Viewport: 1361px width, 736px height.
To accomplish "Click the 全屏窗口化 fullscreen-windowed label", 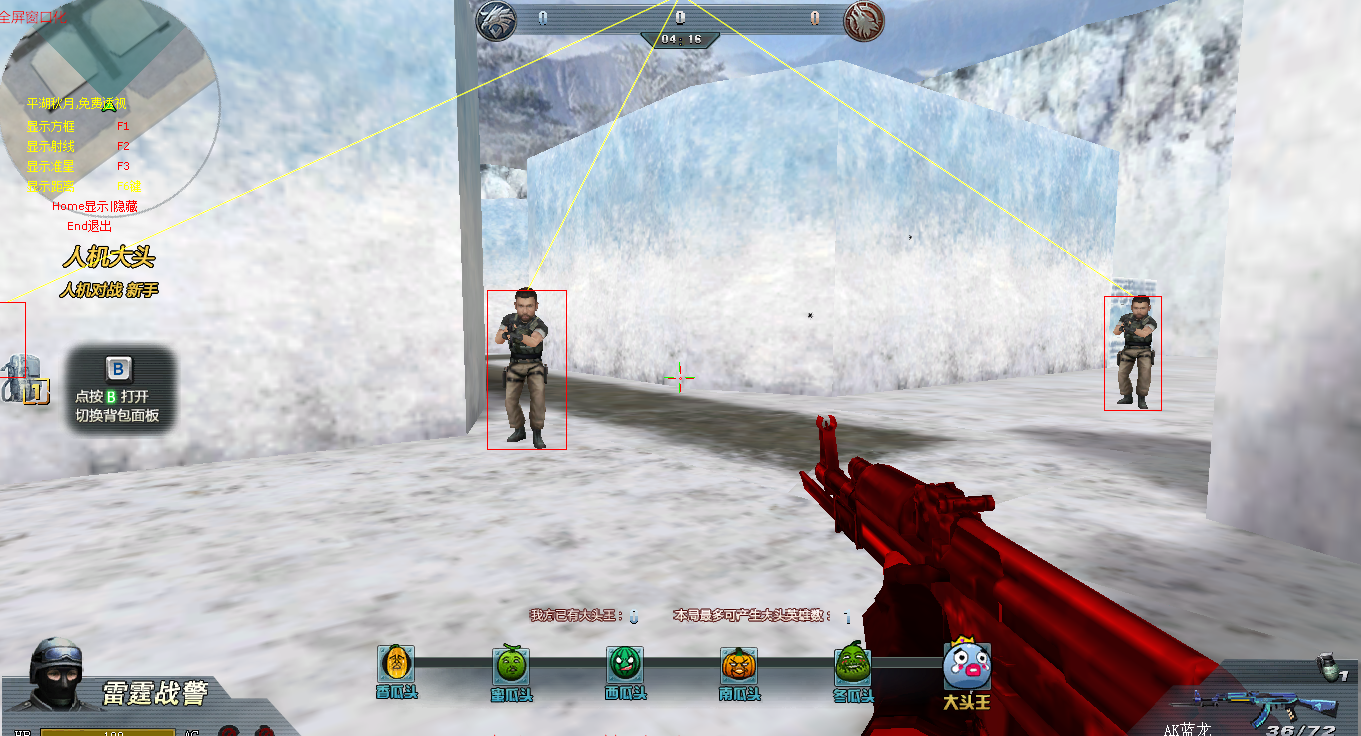I will (35, 17).
